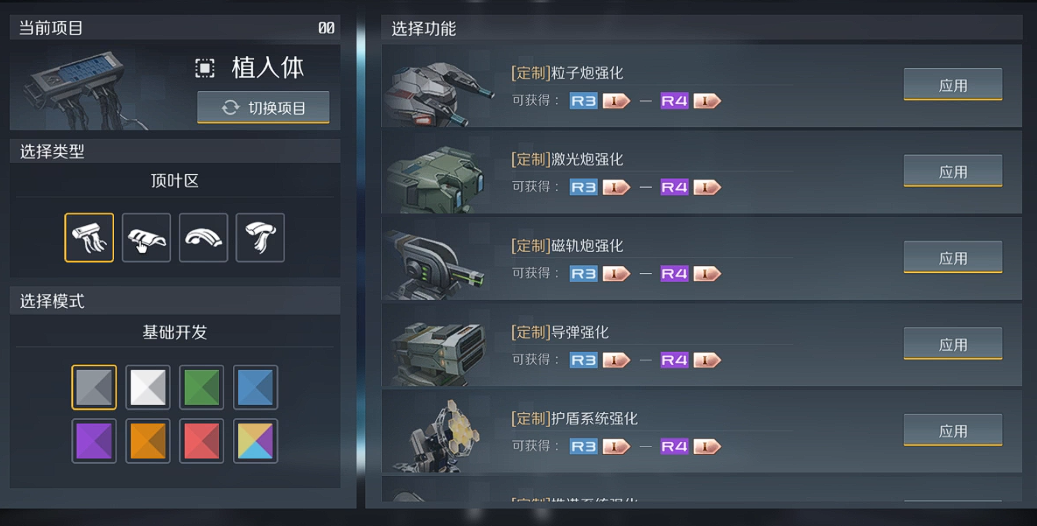1037x526 pixels.
Task: Click the 切换项目 switch project button
Action: tap(263, 108)
